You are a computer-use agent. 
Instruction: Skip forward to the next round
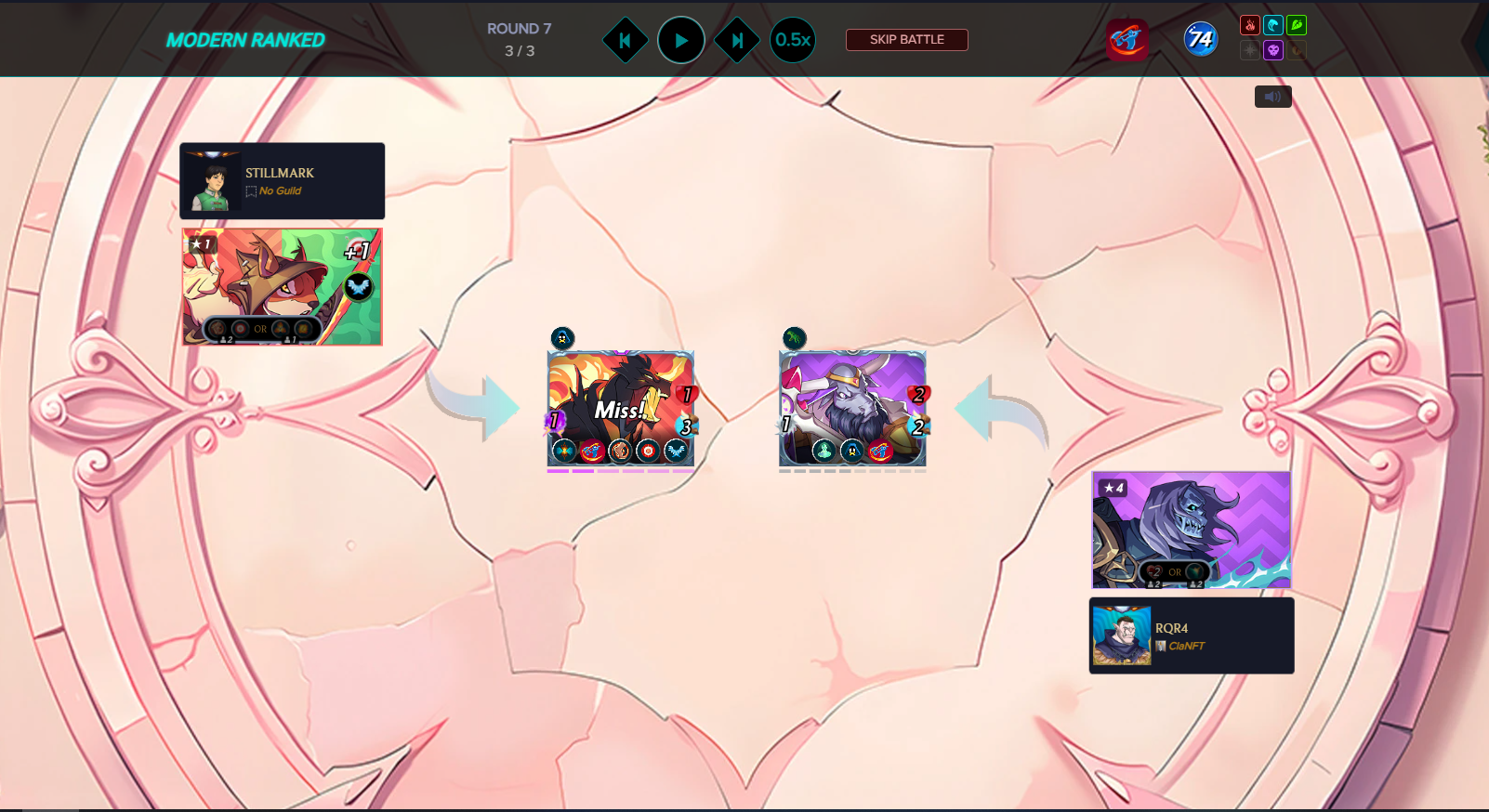tap(737, 40)
